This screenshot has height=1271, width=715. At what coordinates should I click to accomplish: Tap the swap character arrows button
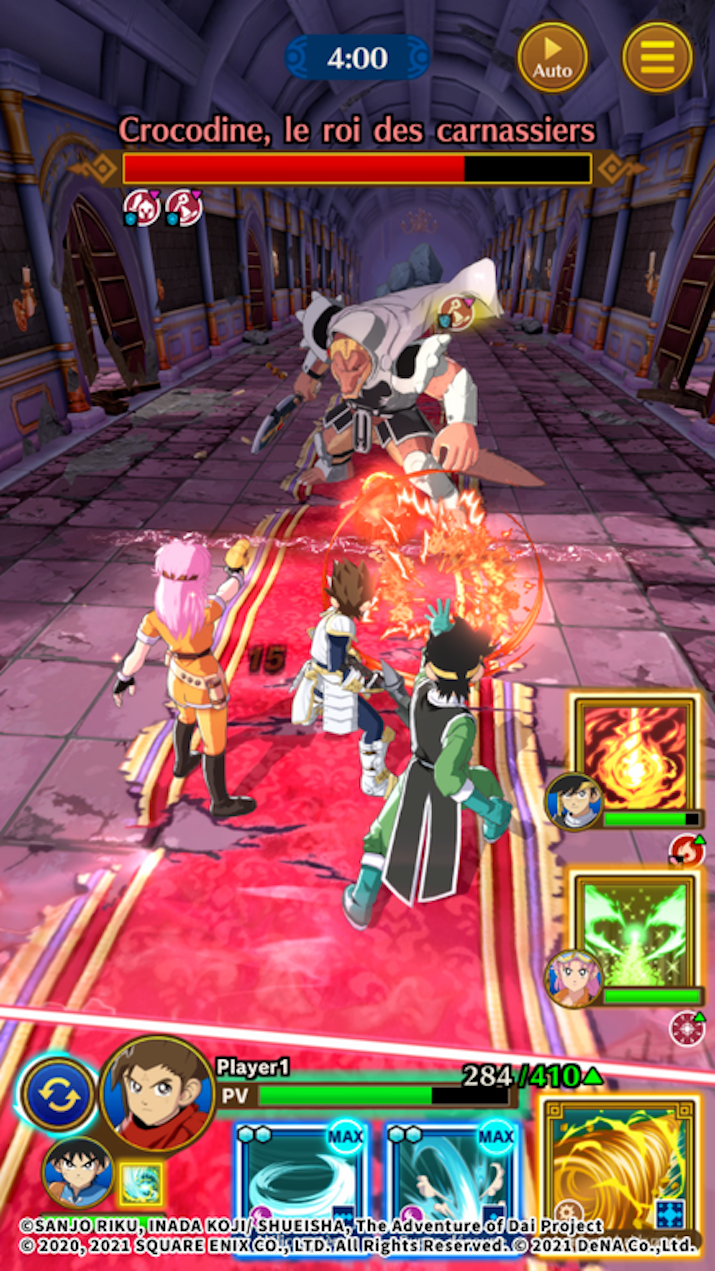click(x=58, y=1095)
